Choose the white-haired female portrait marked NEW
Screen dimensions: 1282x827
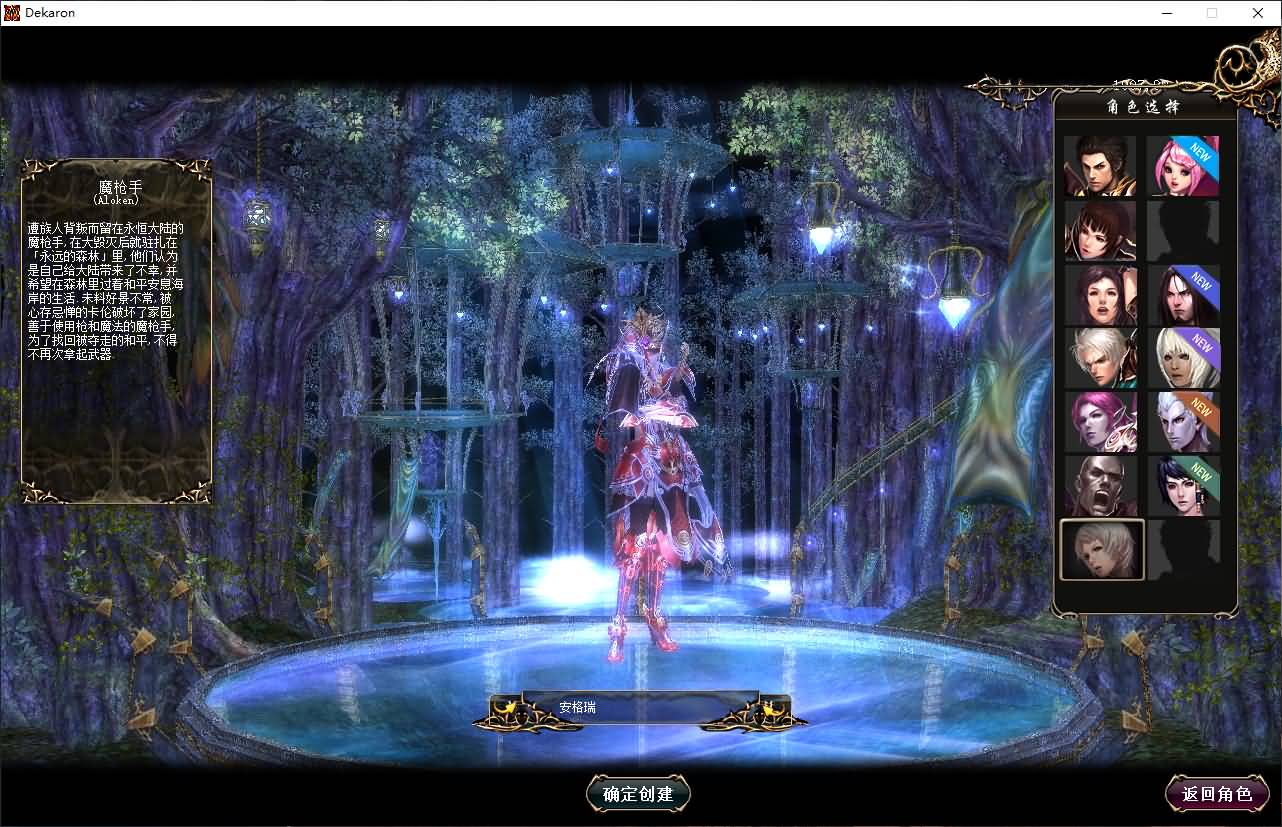[x=1184, y=358]
